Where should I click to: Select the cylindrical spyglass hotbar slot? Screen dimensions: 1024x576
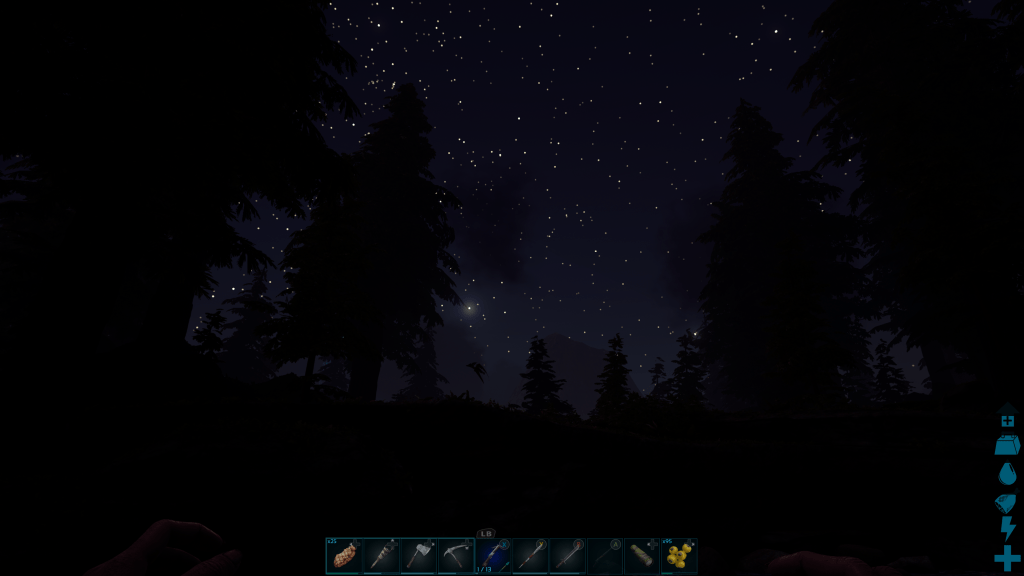point(642,555)
